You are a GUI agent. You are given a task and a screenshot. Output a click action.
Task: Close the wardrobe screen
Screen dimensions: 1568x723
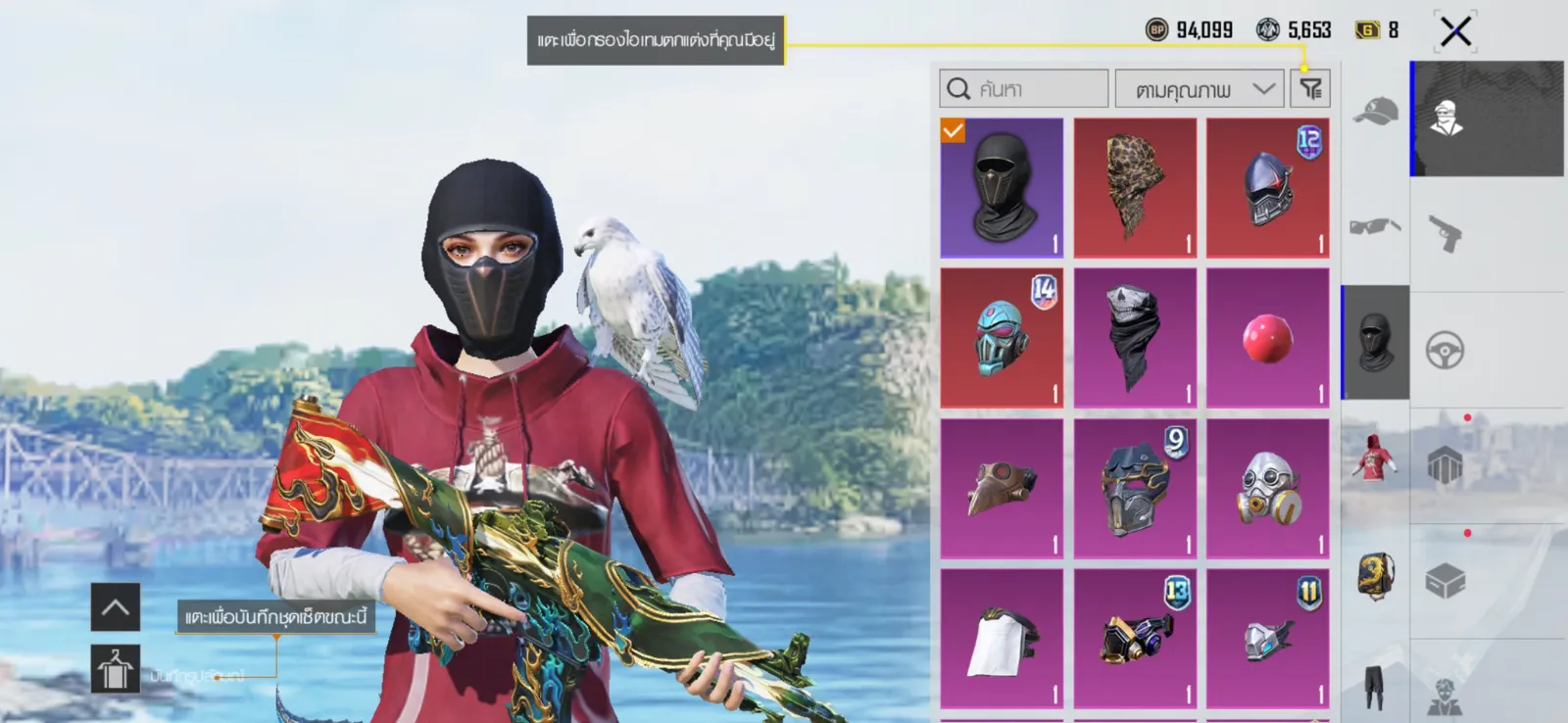pyautogui.click(x=1455, y=31)
